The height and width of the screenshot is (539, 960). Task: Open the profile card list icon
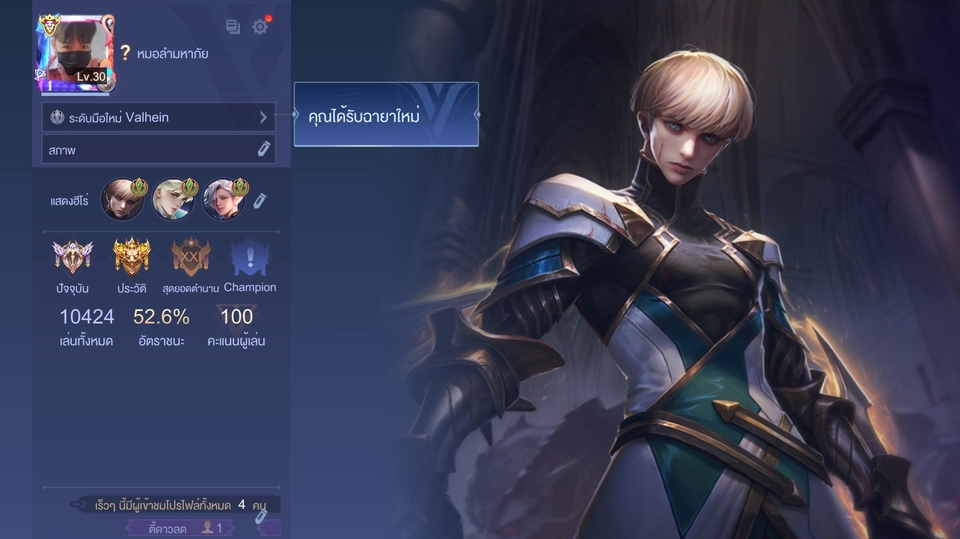tap(233, 27)
